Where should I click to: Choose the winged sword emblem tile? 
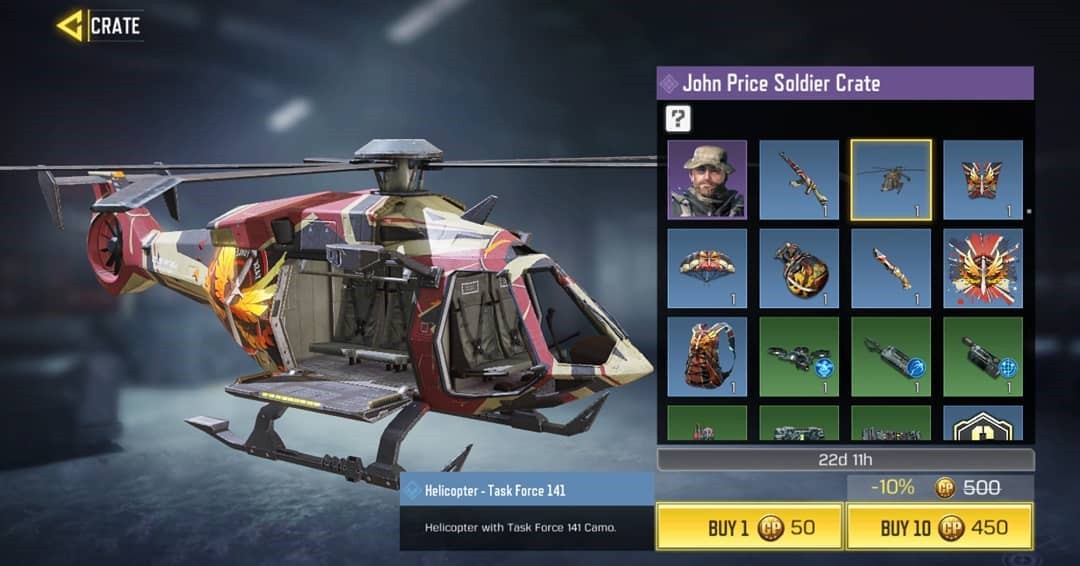pos(983,268)
